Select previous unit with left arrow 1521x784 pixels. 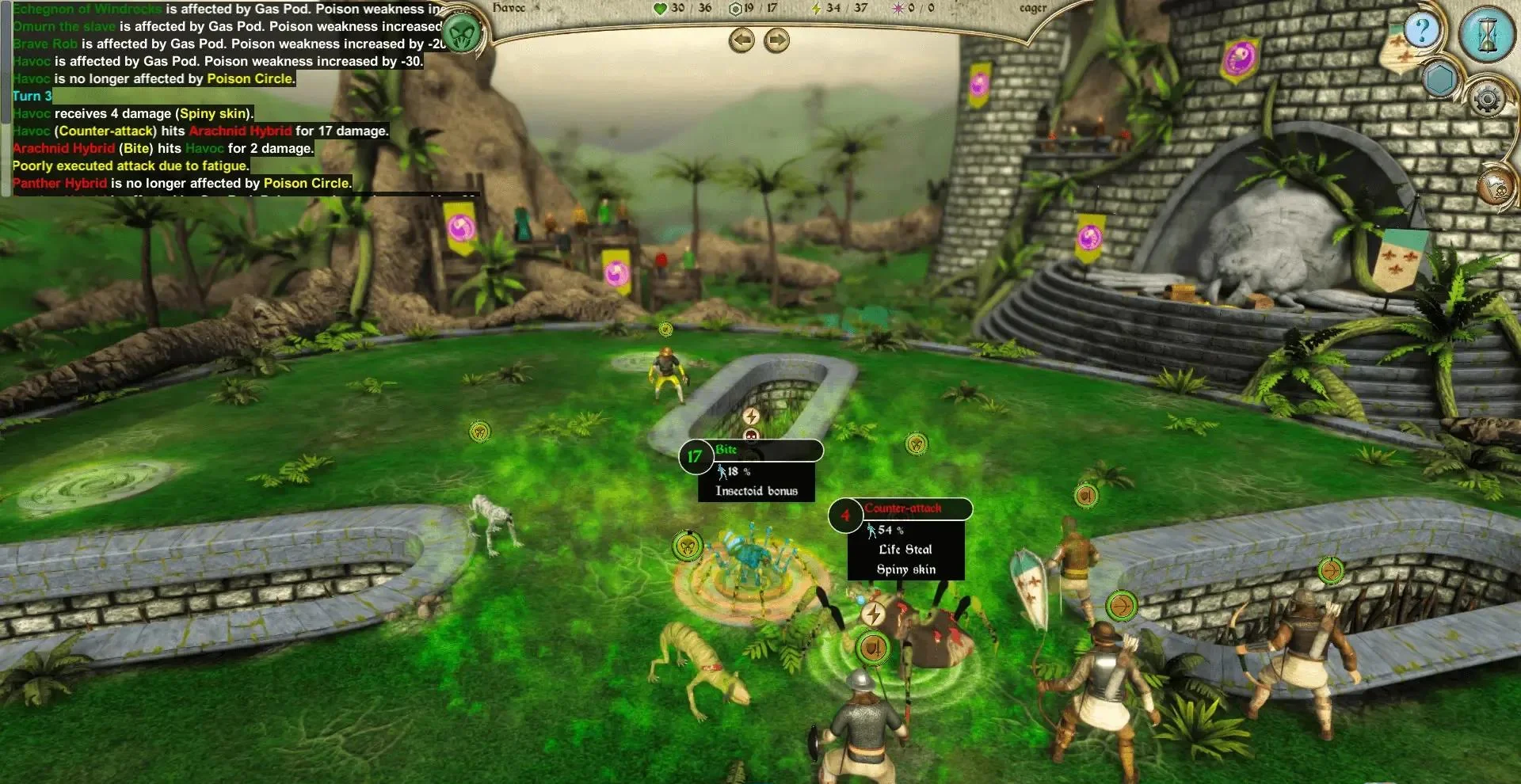741,40
